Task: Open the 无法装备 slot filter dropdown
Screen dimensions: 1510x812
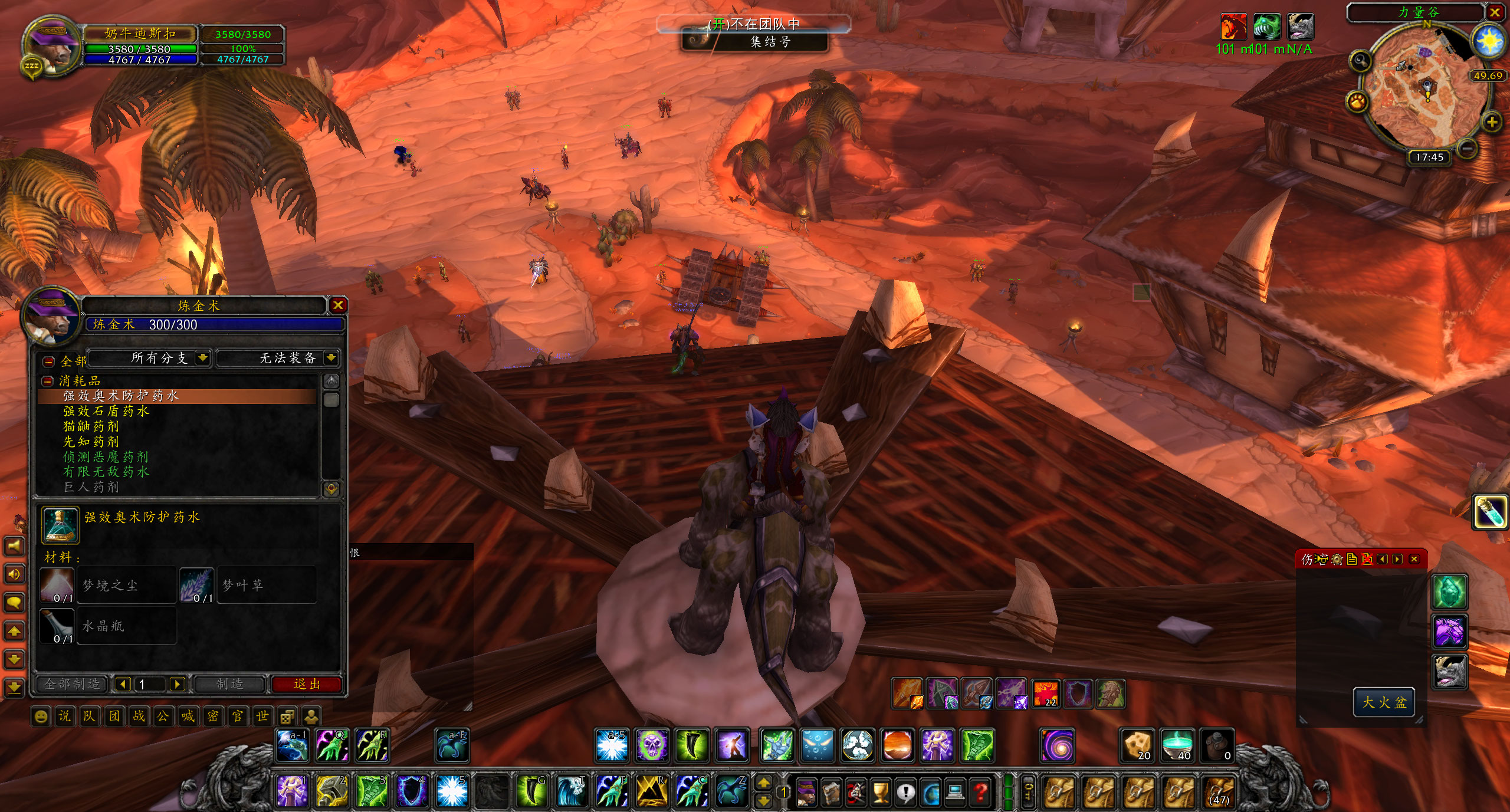Action: tap(331, 358)
